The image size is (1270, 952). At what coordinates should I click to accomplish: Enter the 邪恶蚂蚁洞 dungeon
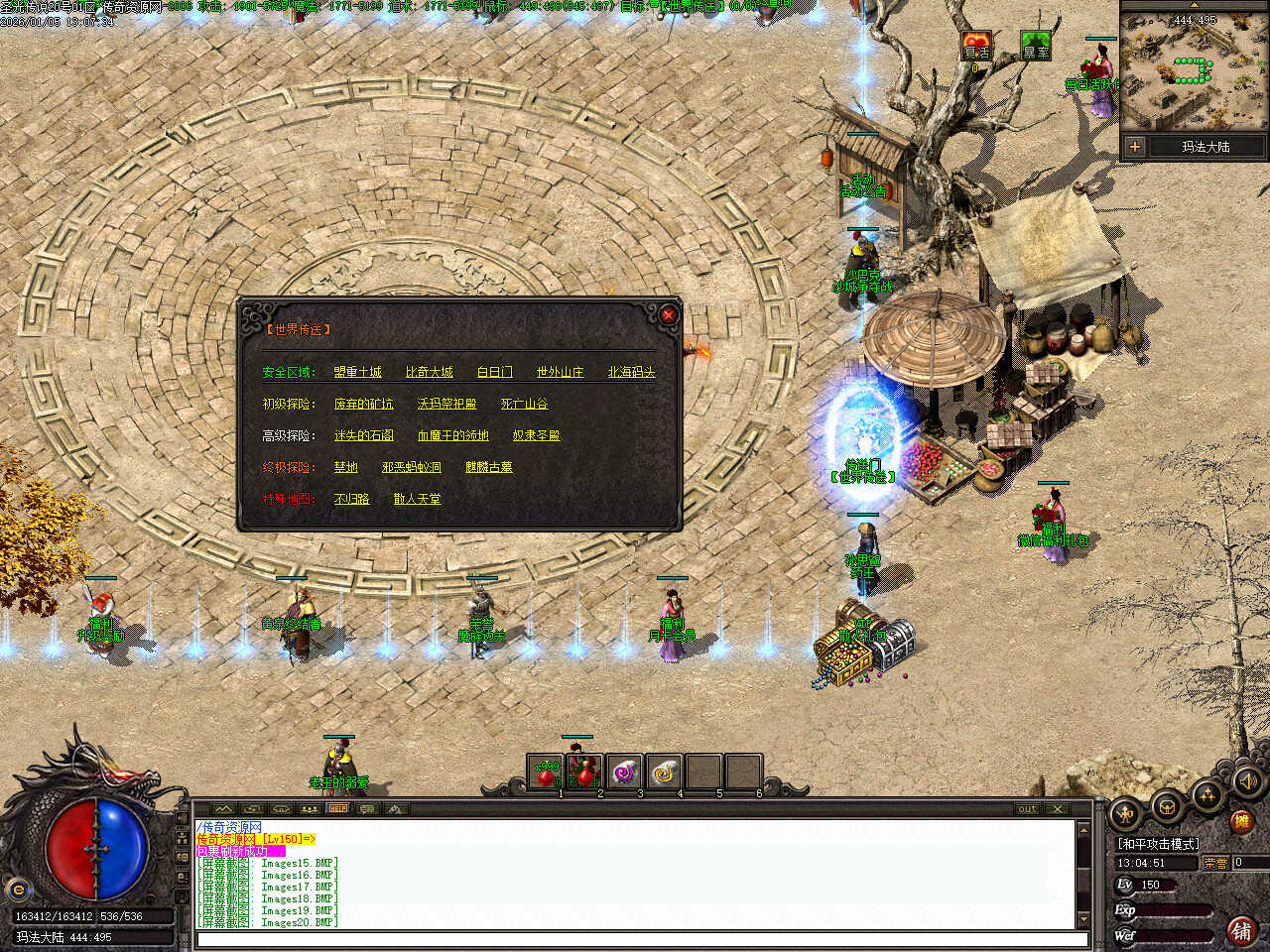pos(411,467)
